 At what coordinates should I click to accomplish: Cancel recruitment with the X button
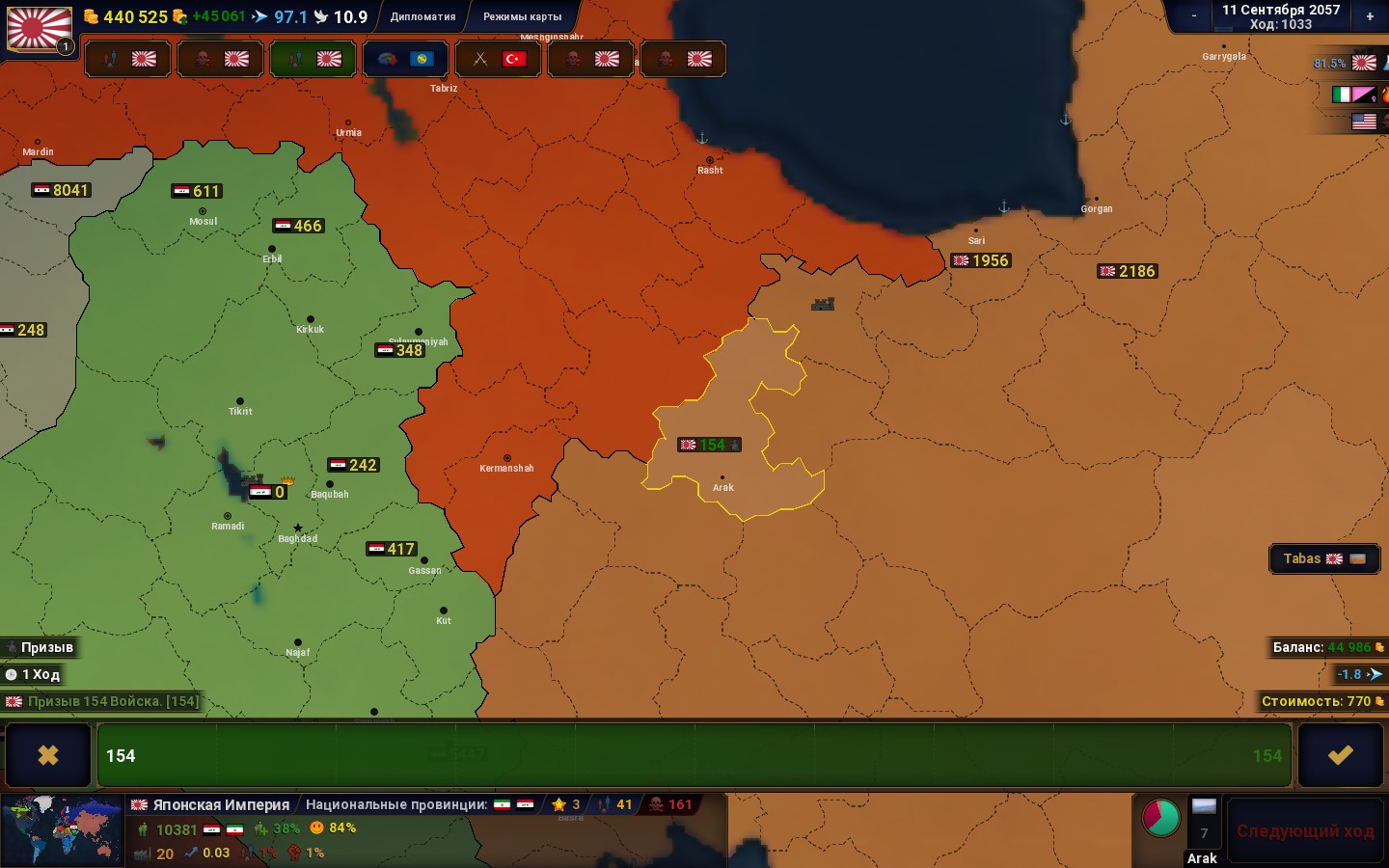[x=47, y=755]
